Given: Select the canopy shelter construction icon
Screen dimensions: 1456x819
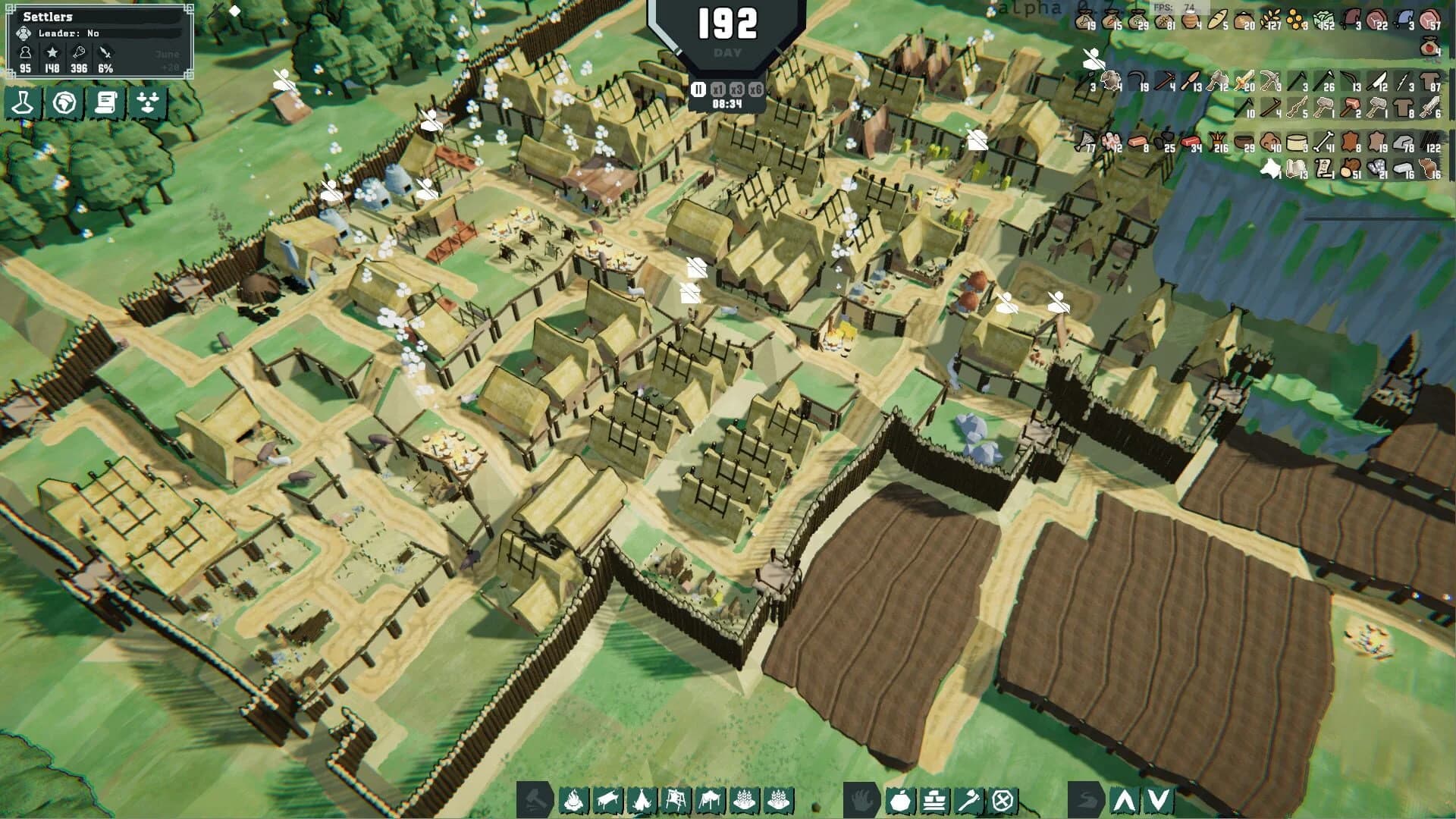Looking at the screenshot, I should point(710,800).
